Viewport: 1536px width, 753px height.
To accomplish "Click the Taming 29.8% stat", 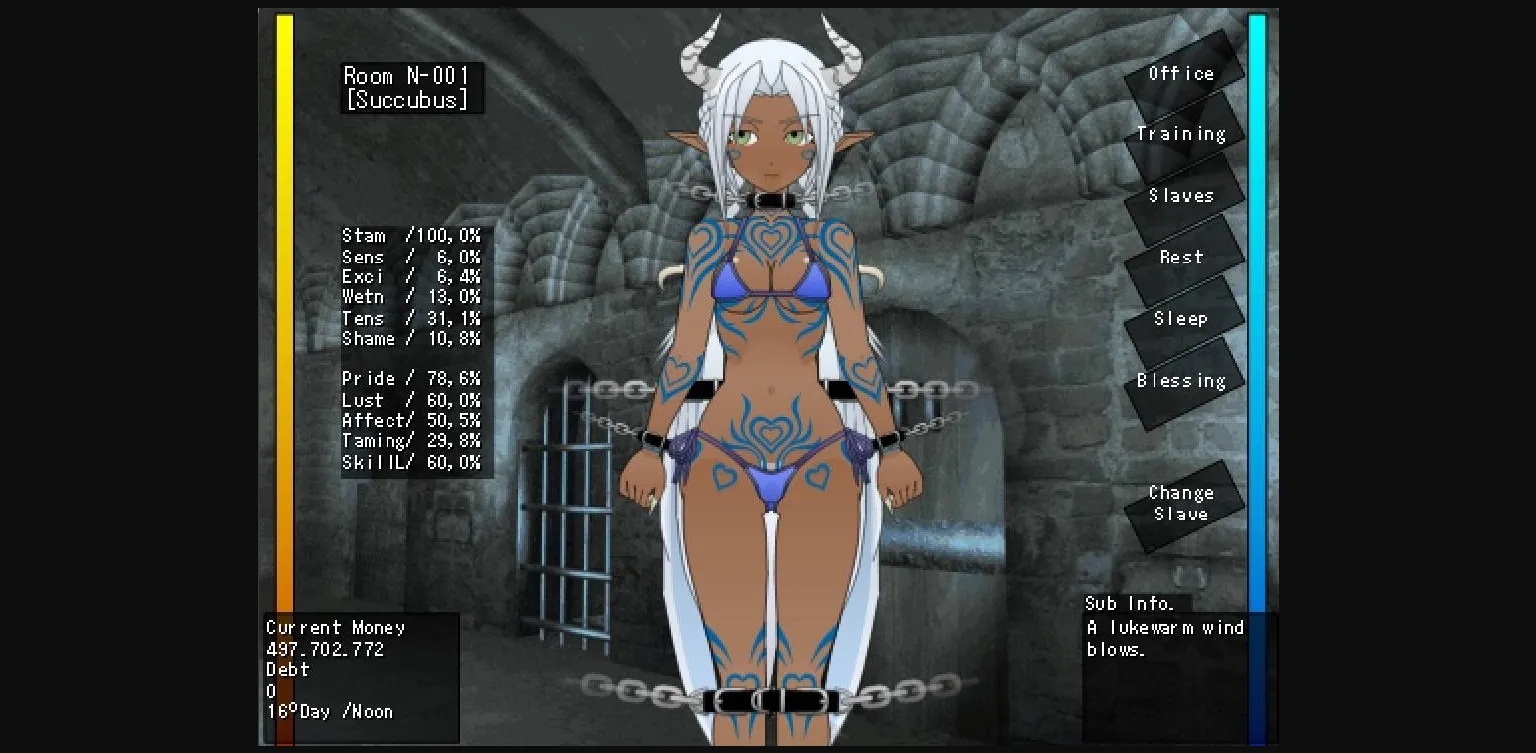I will click(413, 441).
